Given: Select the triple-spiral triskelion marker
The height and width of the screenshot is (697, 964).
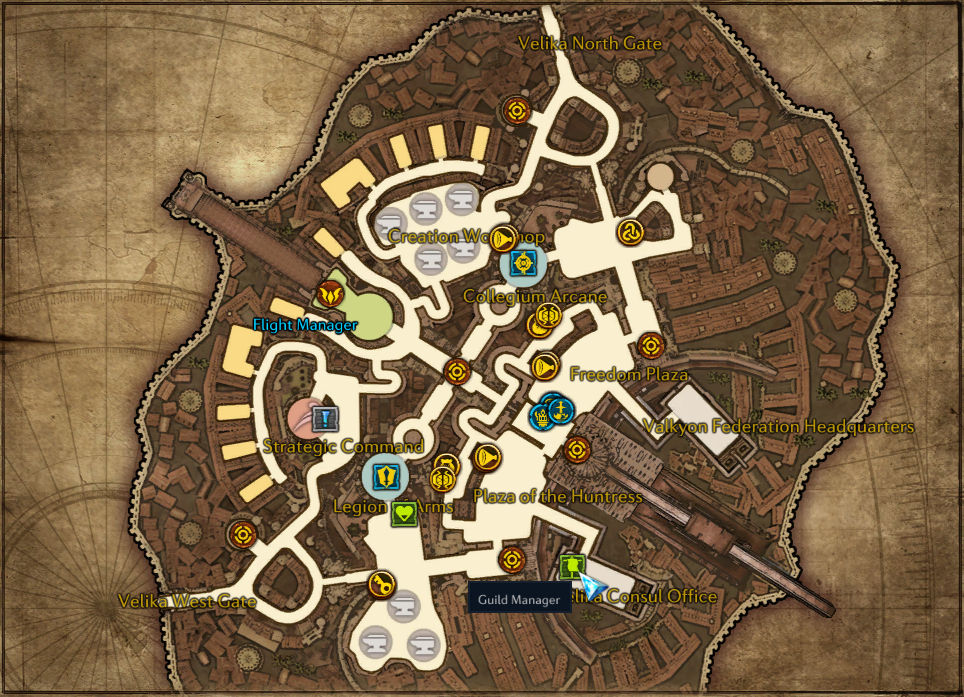Looking at the screenshot, I should coord(630,232).
